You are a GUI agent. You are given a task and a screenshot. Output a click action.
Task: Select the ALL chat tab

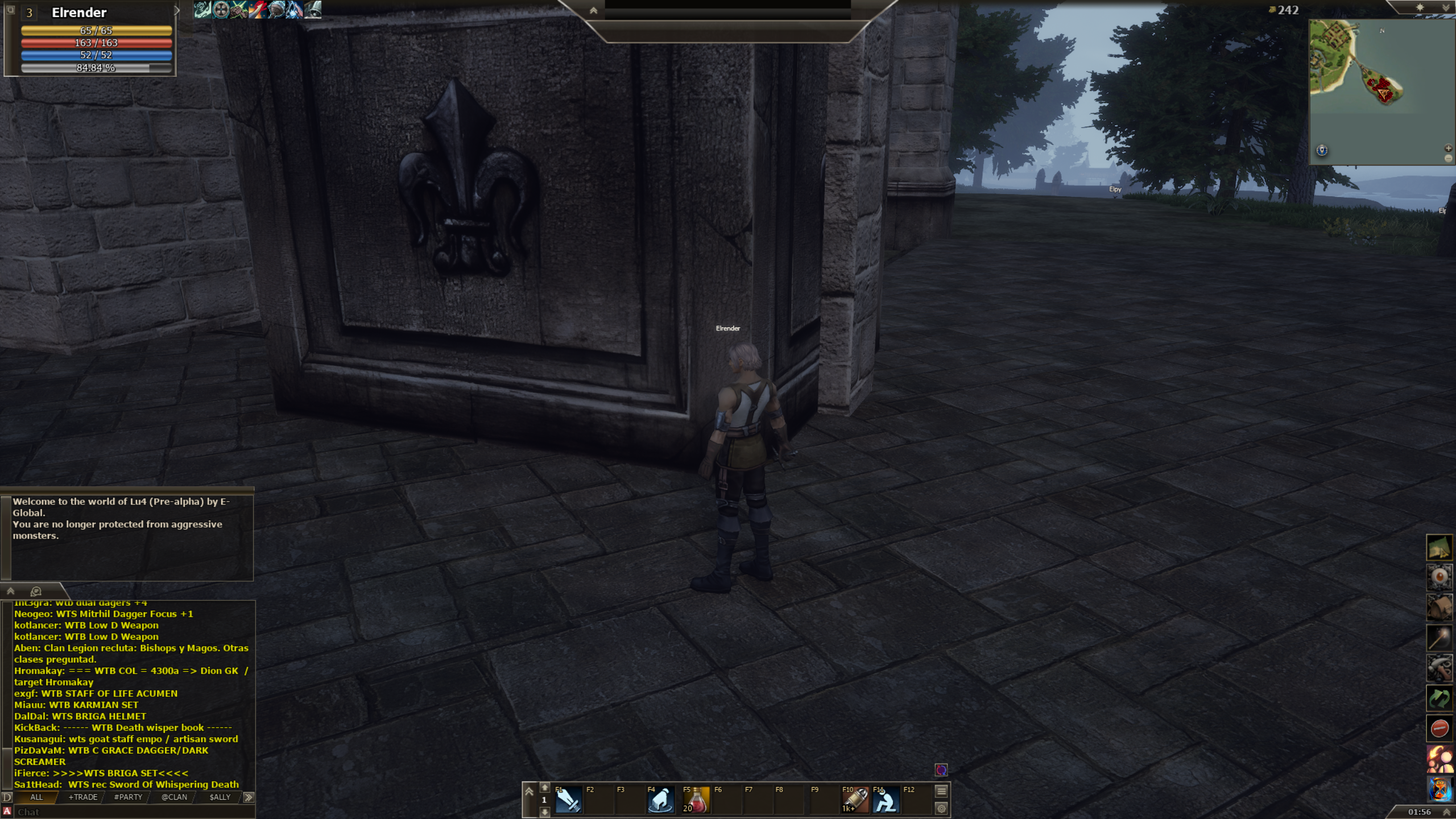click(x=36, y=797)
